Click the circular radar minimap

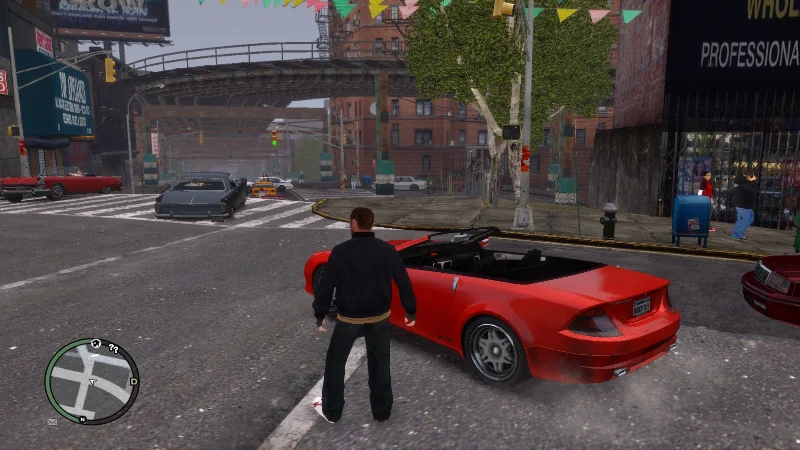point(91,381)
